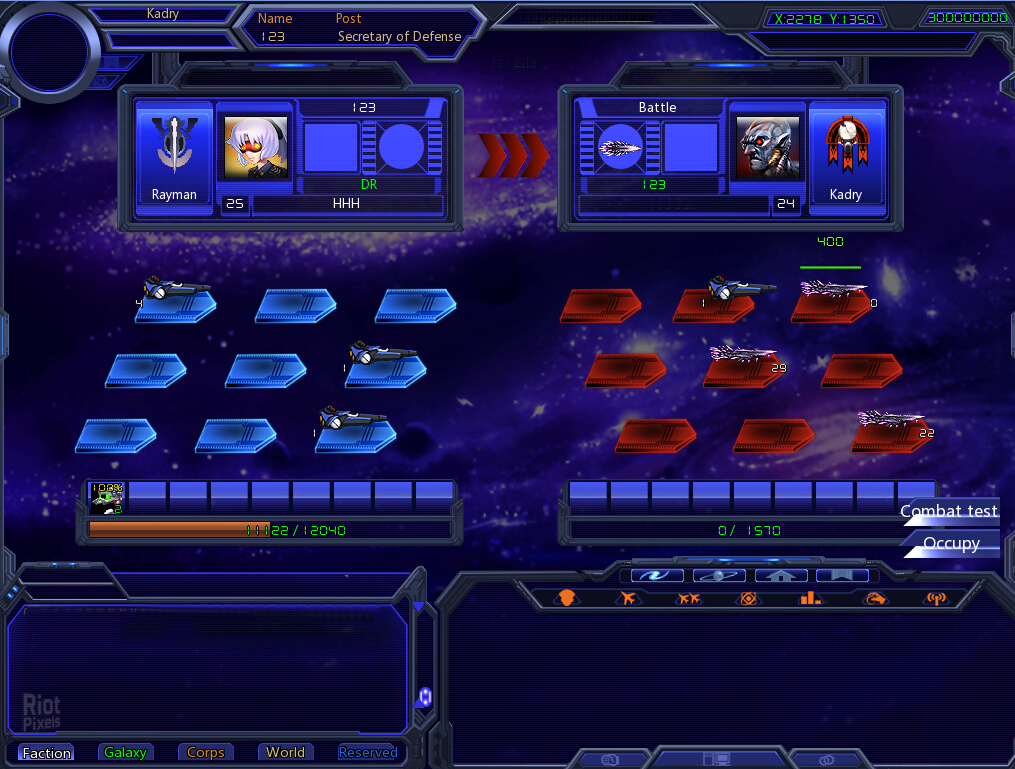1015x769 pixels.
Task: Open the galaxy spiral view button
Action: pyautogui.click(x=657, y=575)
